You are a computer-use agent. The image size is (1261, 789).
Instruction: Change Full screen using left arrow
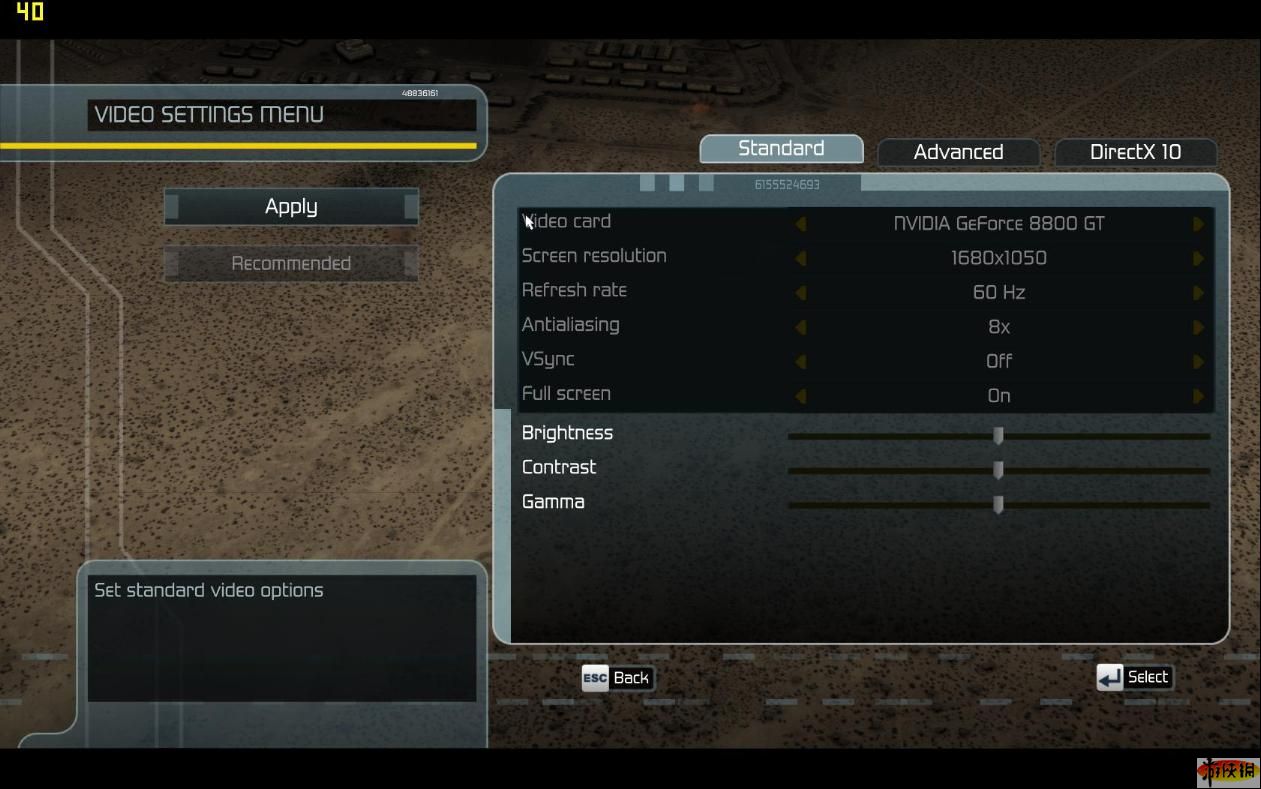(x=800, y=396)
